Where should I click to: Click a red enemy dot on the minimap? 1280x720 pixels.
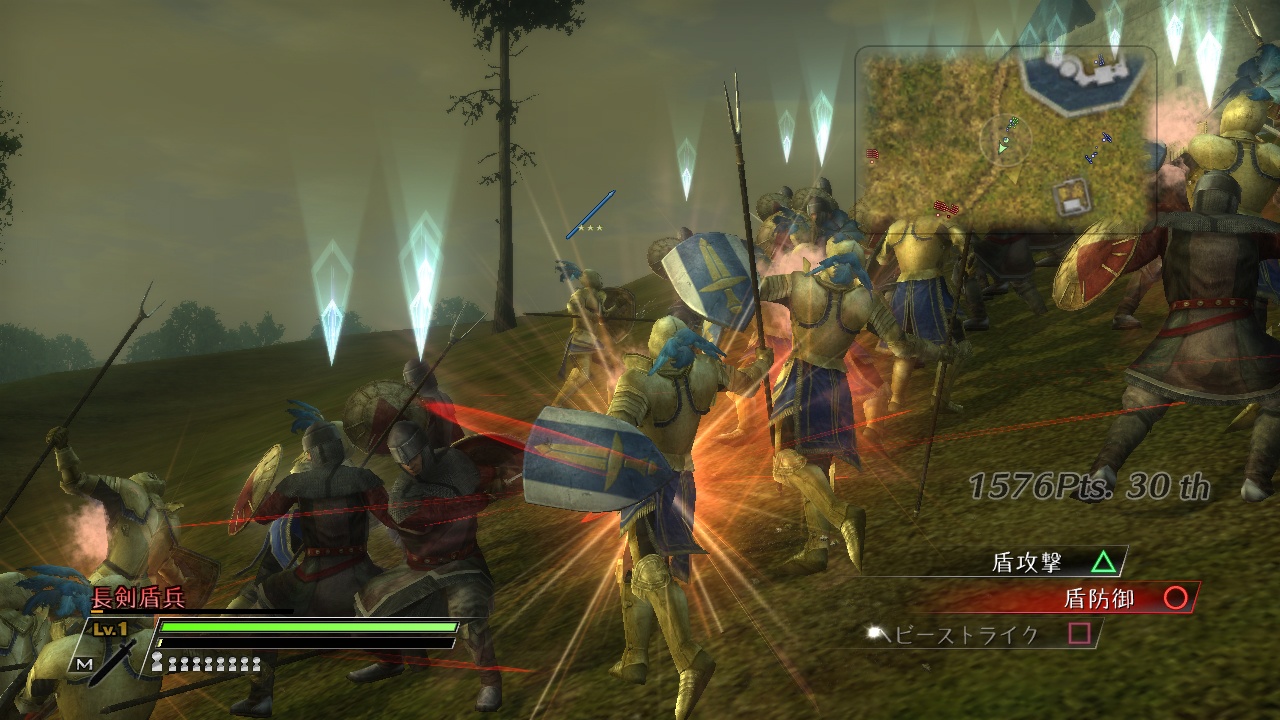tap(872, 152)
